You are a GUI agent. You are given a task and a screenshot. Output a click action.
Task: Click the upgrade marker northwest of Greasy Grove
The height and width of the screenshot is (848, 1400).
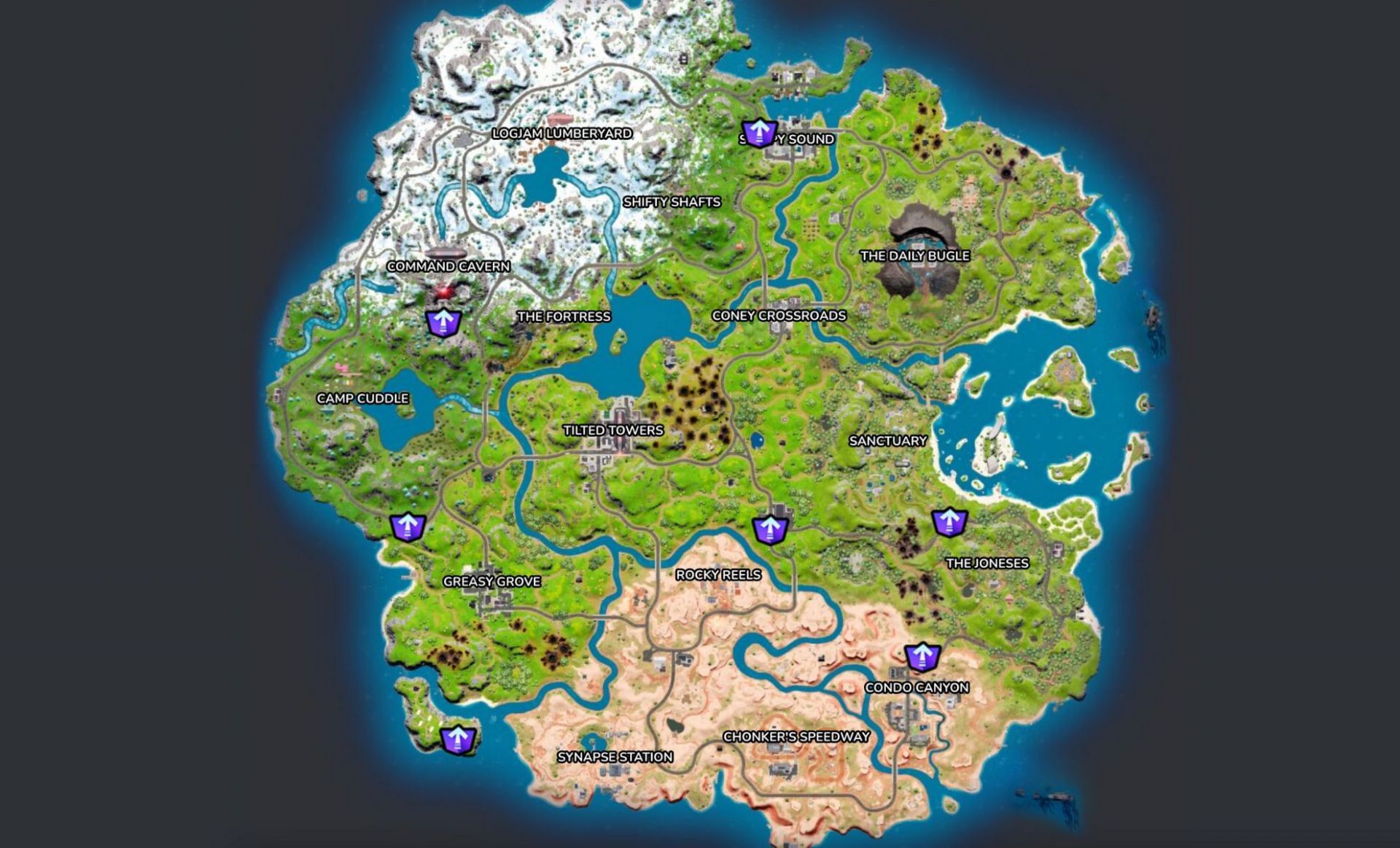tap(408, 526)
